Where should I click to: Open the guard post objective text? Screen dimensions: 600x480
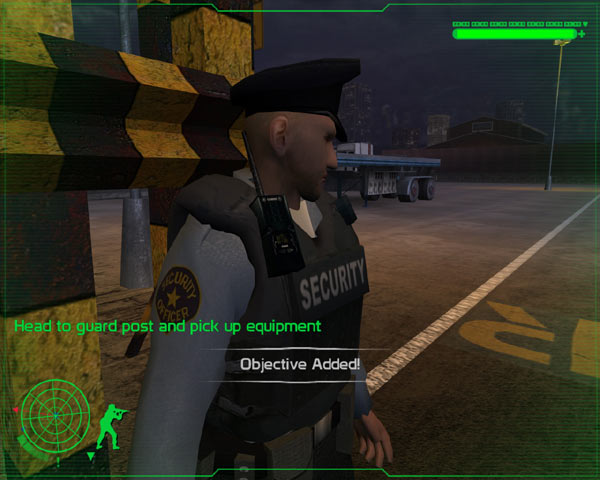coord(166,326)
